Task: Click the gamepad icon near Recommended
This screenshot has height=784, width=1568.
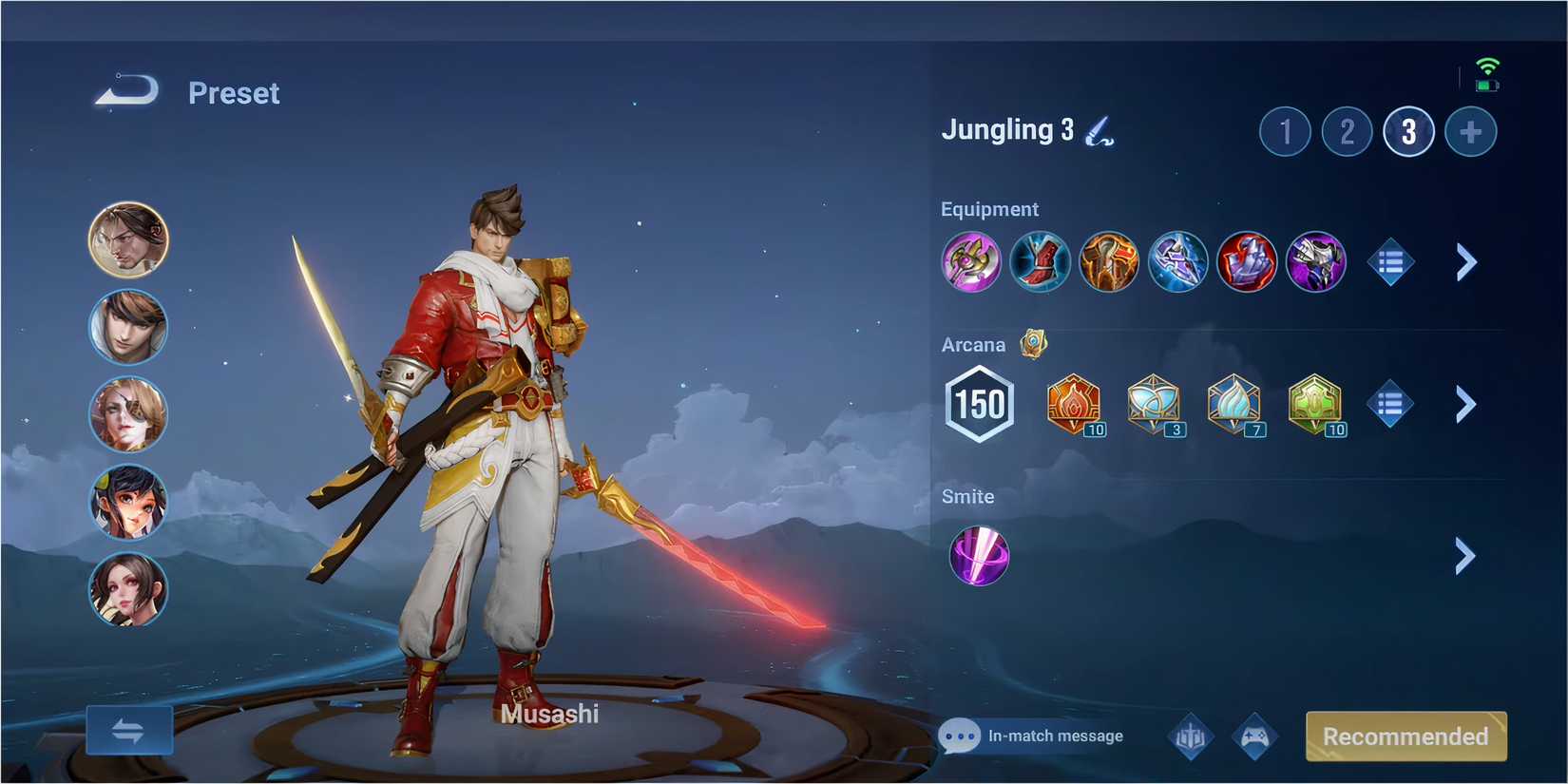Action: pyautogui.click(x=1254, y=736)
